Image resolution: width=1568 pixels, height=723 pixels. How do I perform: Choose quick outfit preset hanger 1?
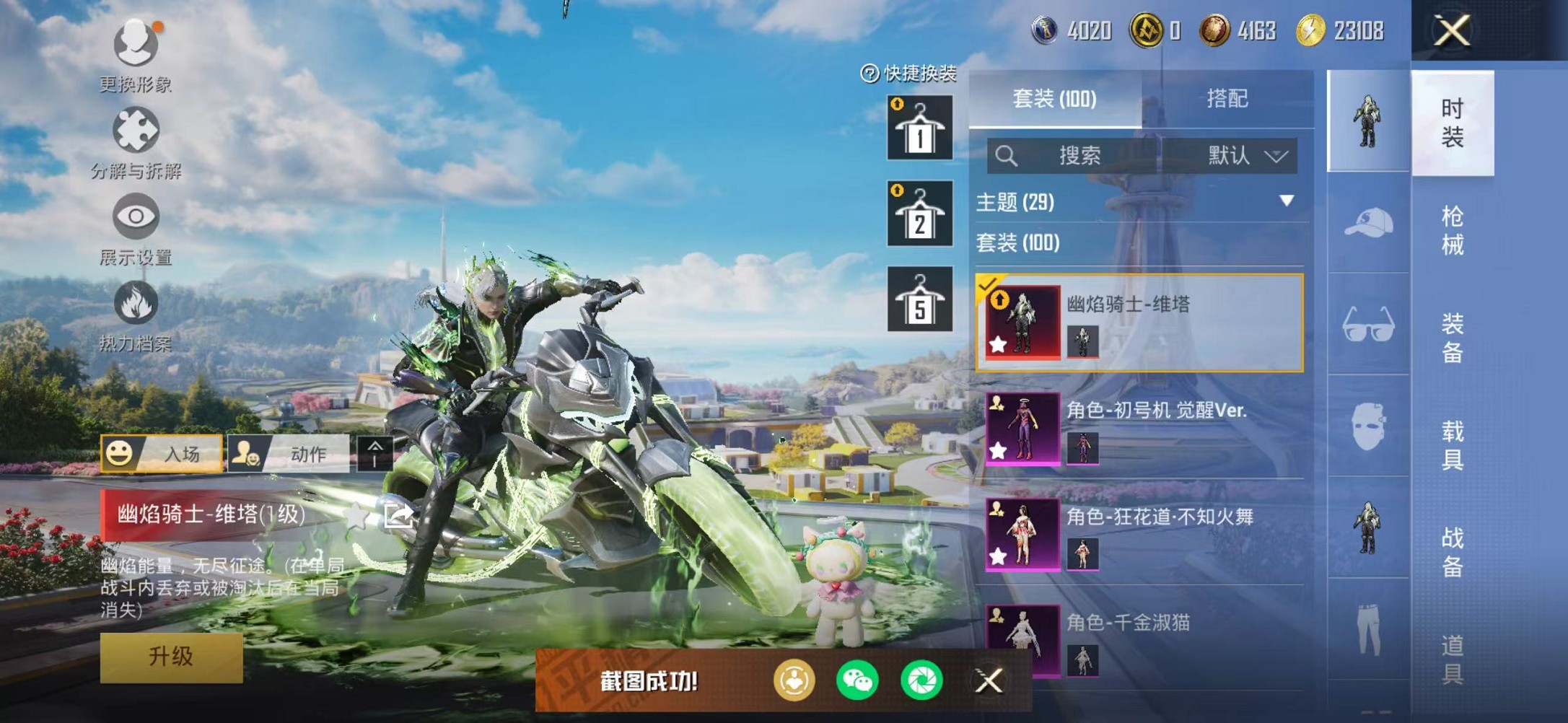tap(919, 128)
